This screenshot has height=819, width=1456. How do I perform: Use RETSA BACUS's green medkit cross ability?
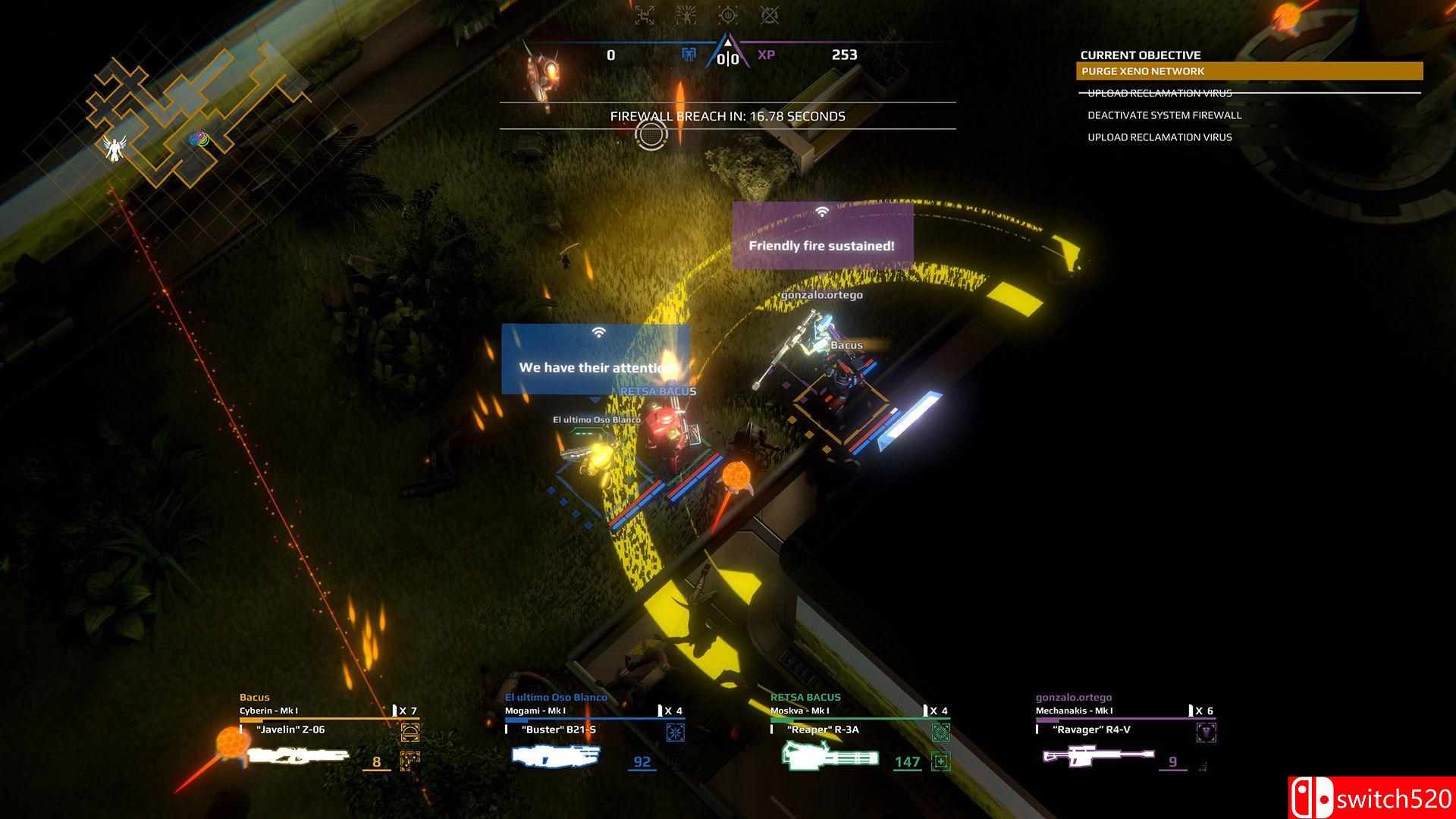(x=940, y=761)
